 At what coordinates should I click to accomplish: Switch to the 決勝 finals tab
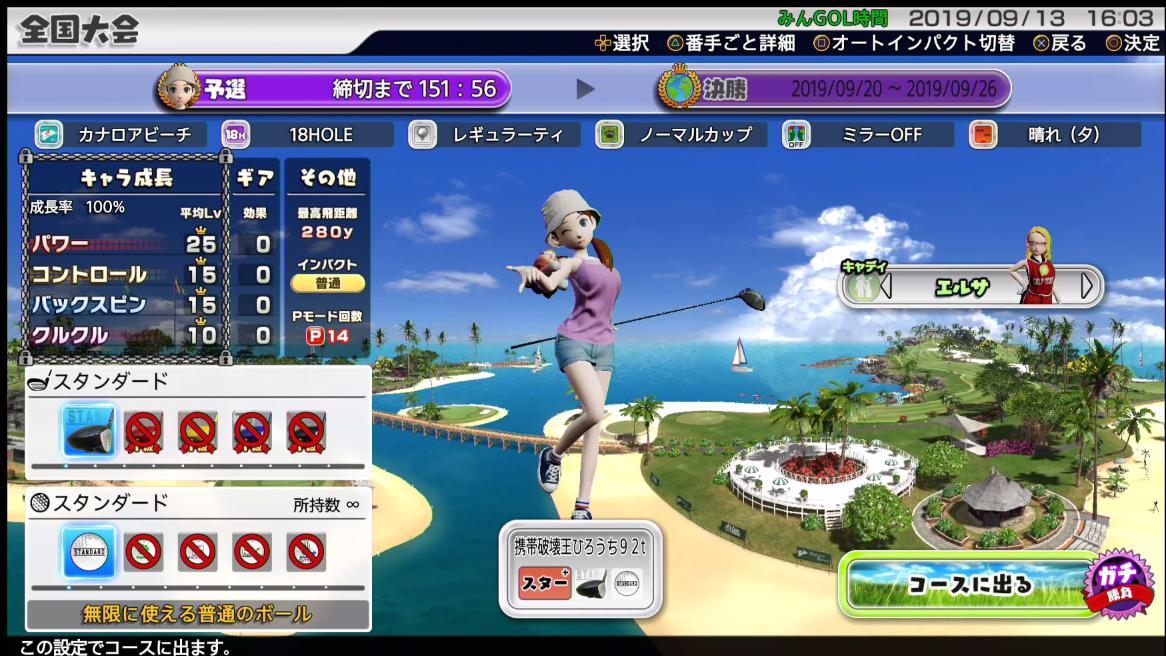834,89
